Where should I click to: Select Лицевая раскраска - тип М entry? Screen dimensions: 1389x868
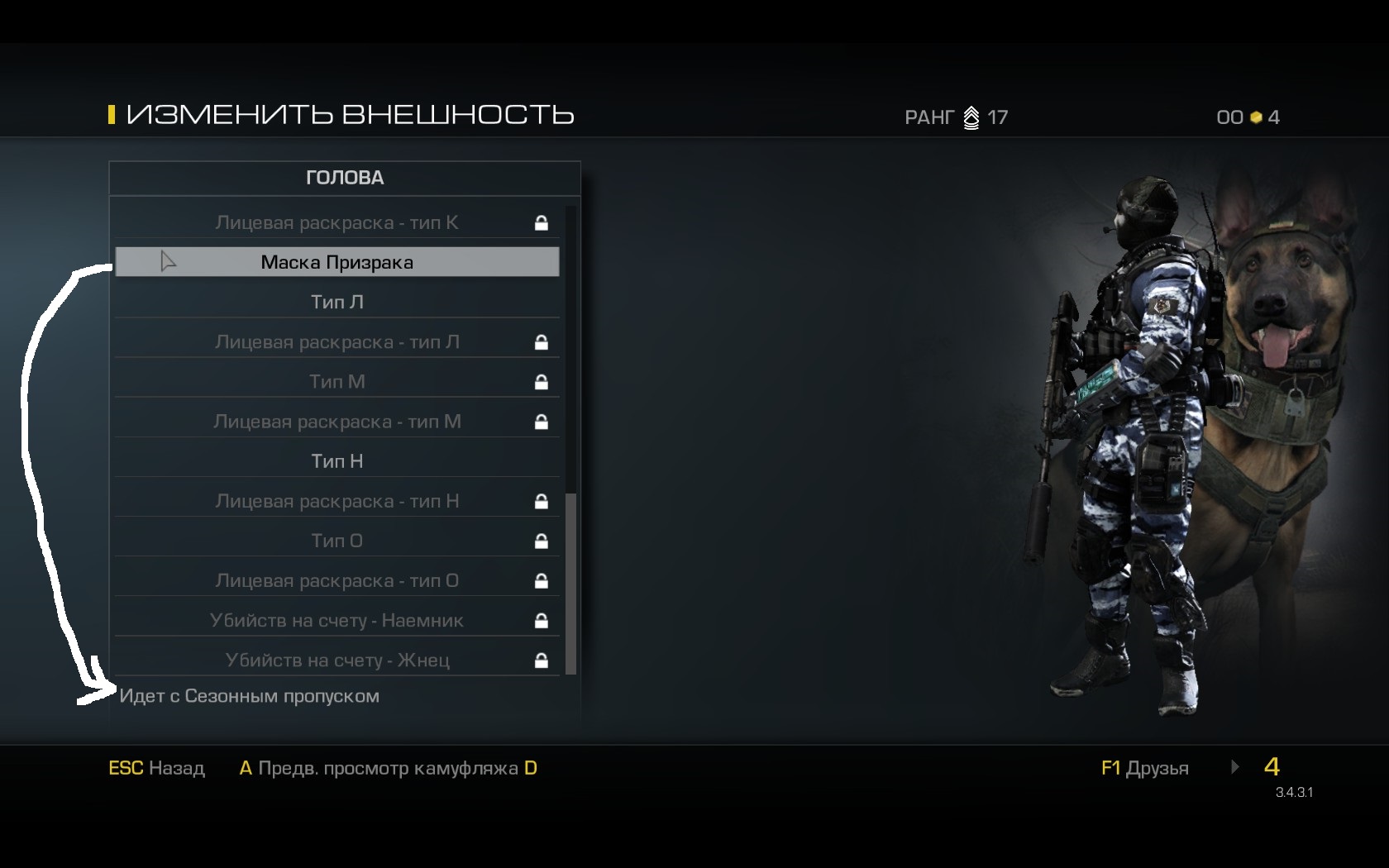(x=337, y=422)
